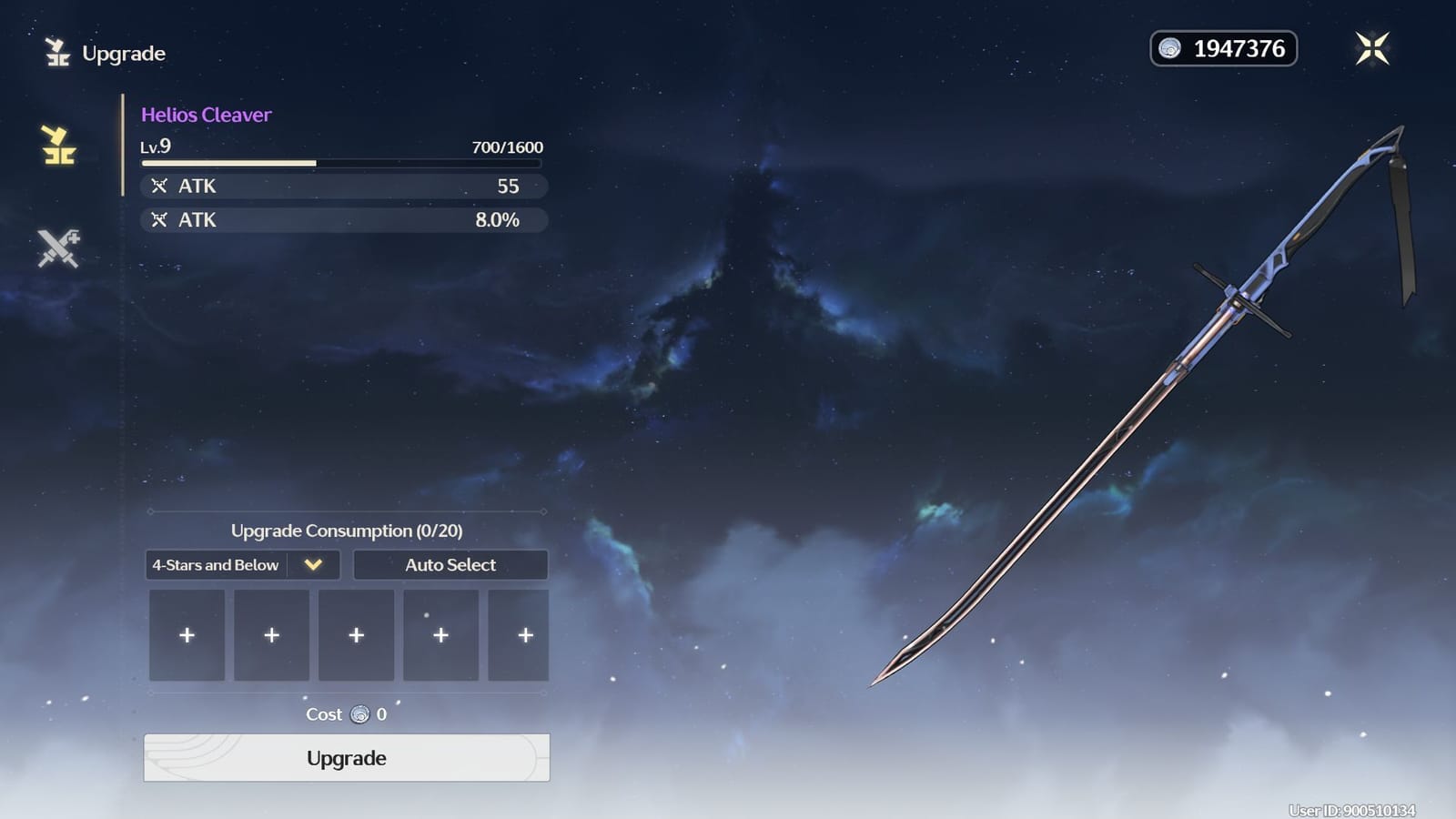Select the last plus slot under Upgrade Consumption
The height and width of the screenshot is (819, 1456).
523,634
